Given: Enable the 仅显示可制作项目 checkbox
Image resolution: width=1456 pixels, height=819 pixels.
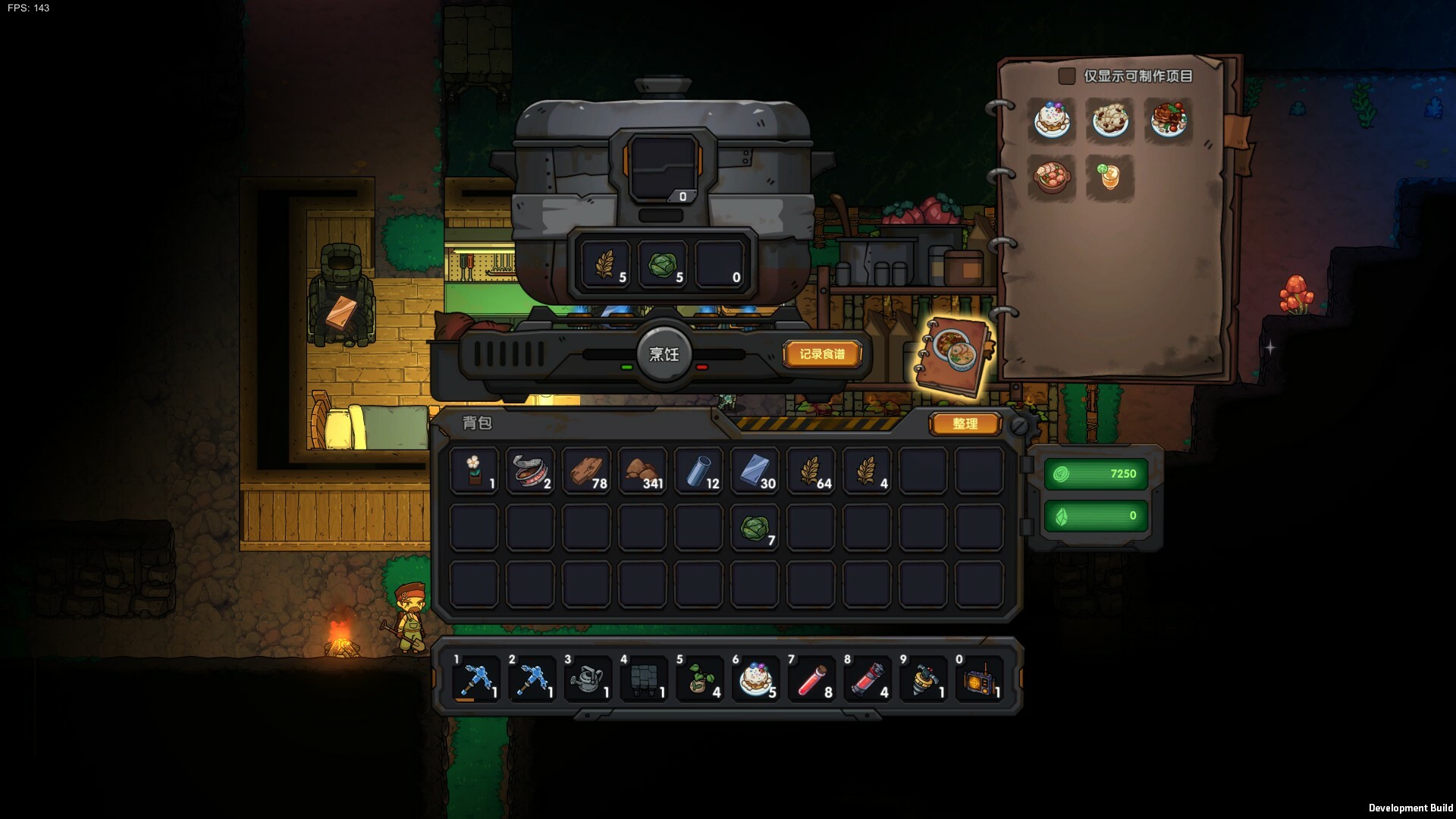Looking at the screenshot, I should 1066,76.
